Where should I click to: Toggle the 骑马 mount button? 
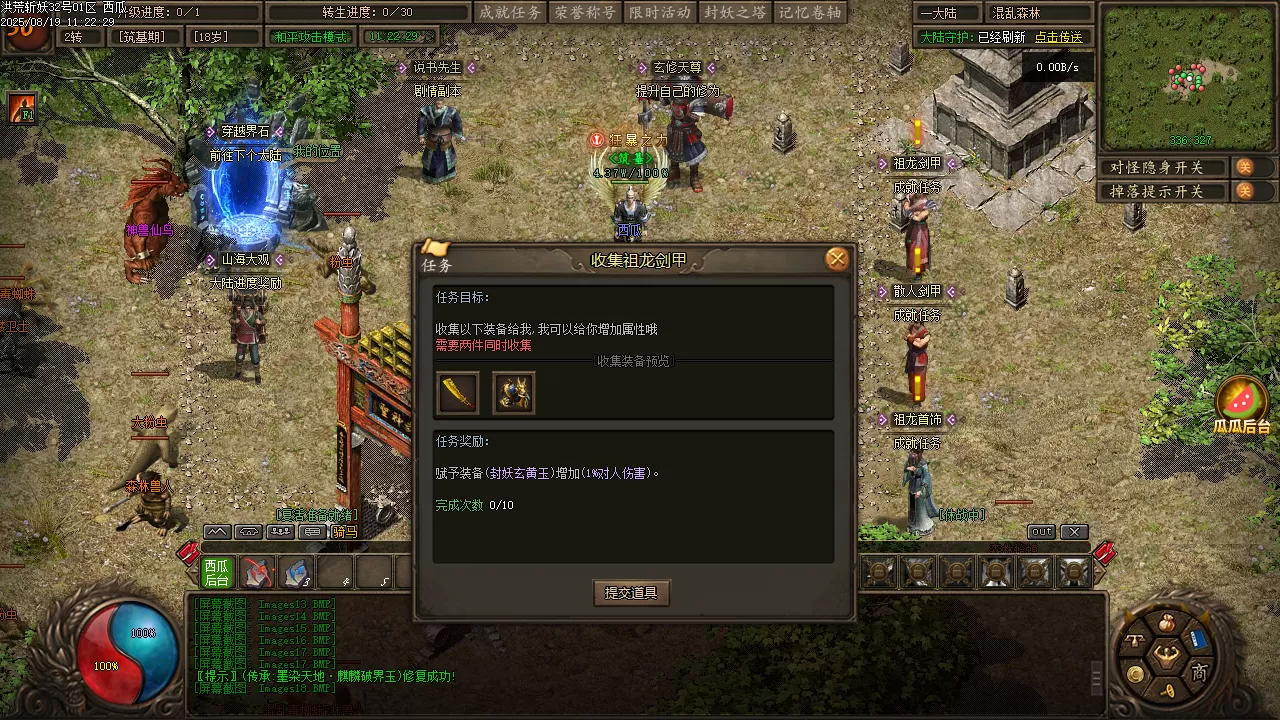point(345,532)
